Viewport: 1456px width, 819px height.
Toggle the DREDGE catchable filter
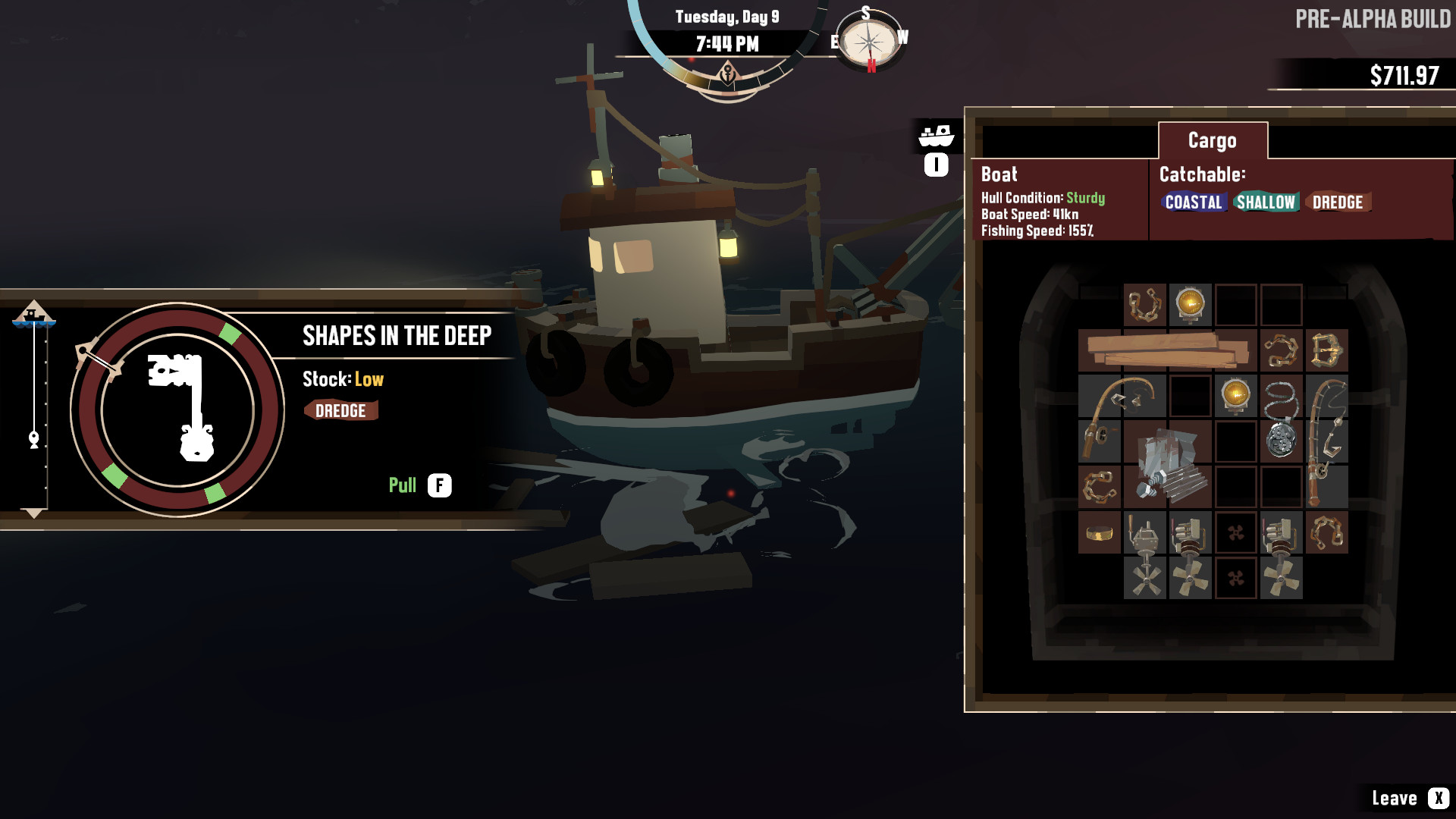pyautogui.click(x=1338, y=202)
